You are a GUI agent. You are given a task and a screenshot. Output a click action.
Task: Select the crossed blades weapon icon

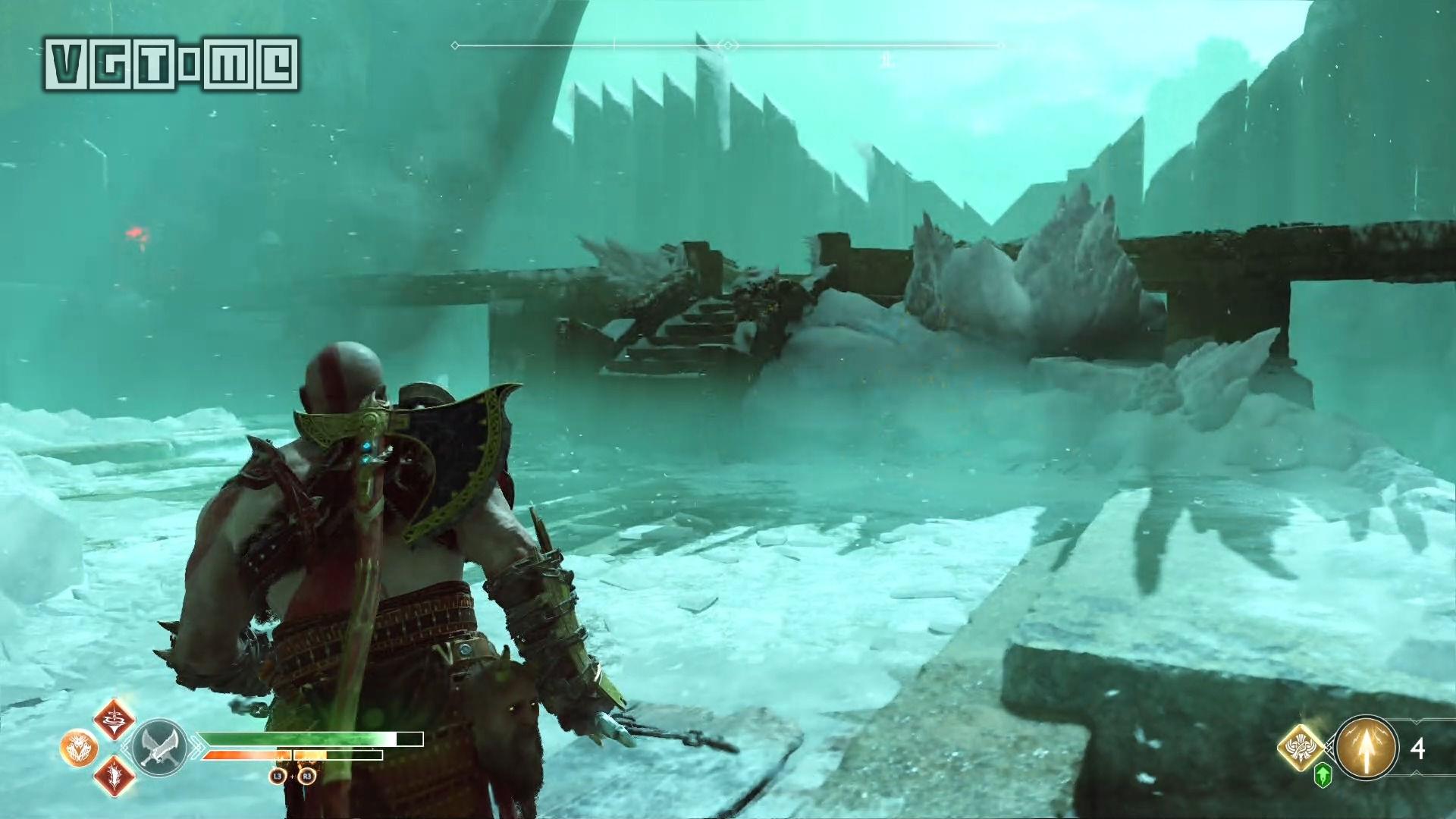[x=159, y=747]
